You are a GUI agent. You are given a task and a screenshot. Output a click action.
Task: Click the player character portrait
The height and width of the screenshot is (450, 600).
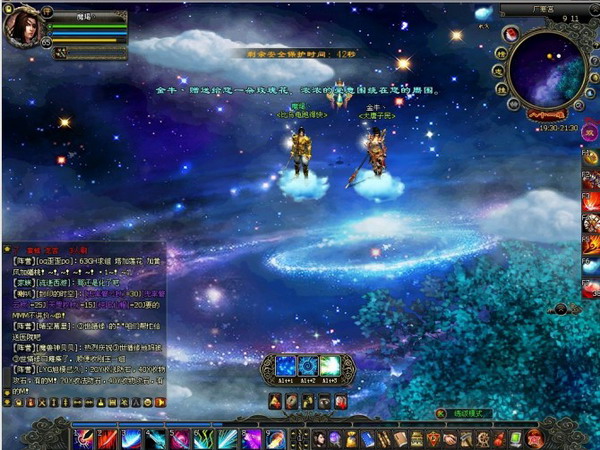pos(22,28)
